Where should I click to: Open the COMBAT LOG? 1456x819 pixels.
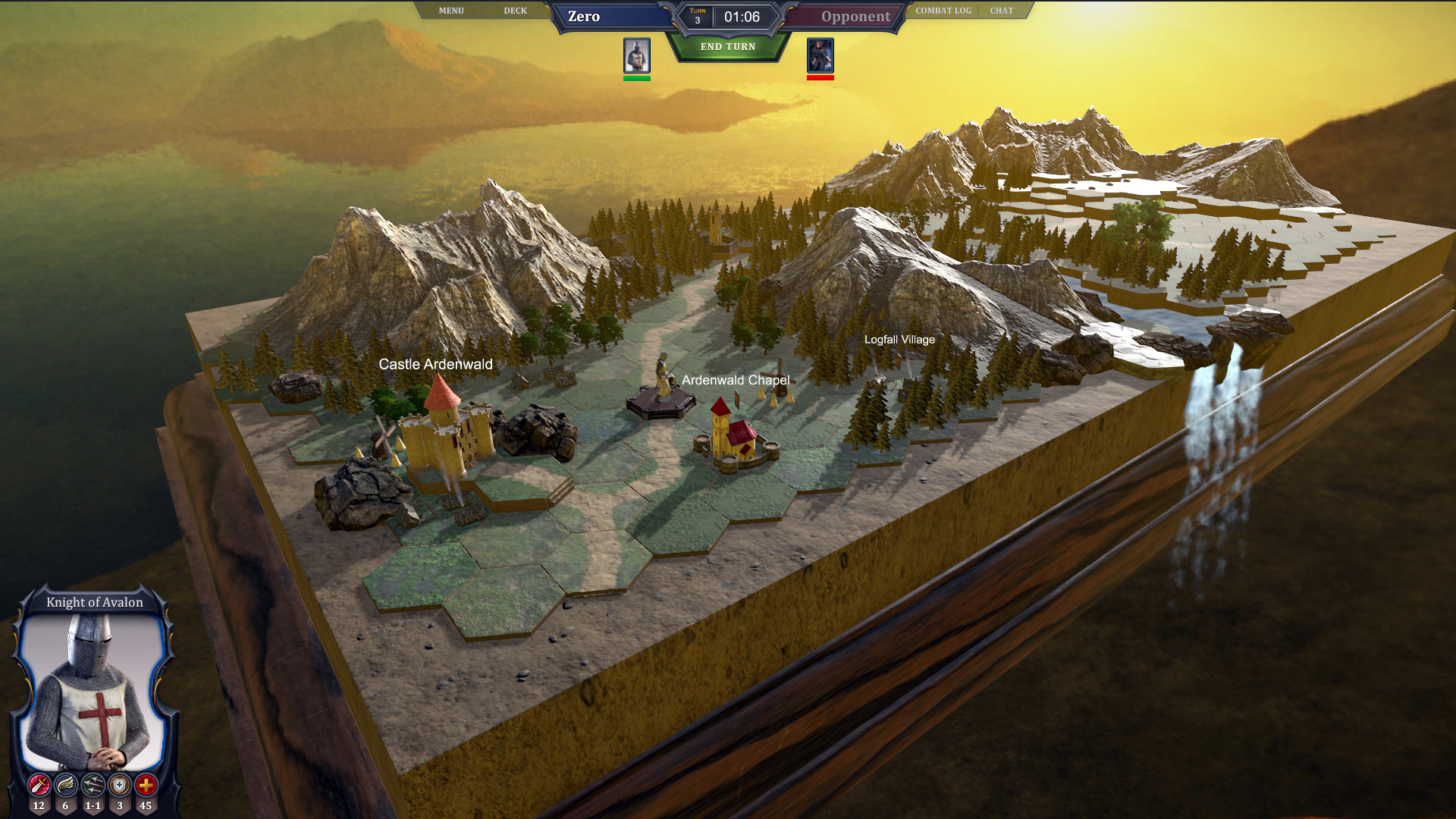click(943, 10)
